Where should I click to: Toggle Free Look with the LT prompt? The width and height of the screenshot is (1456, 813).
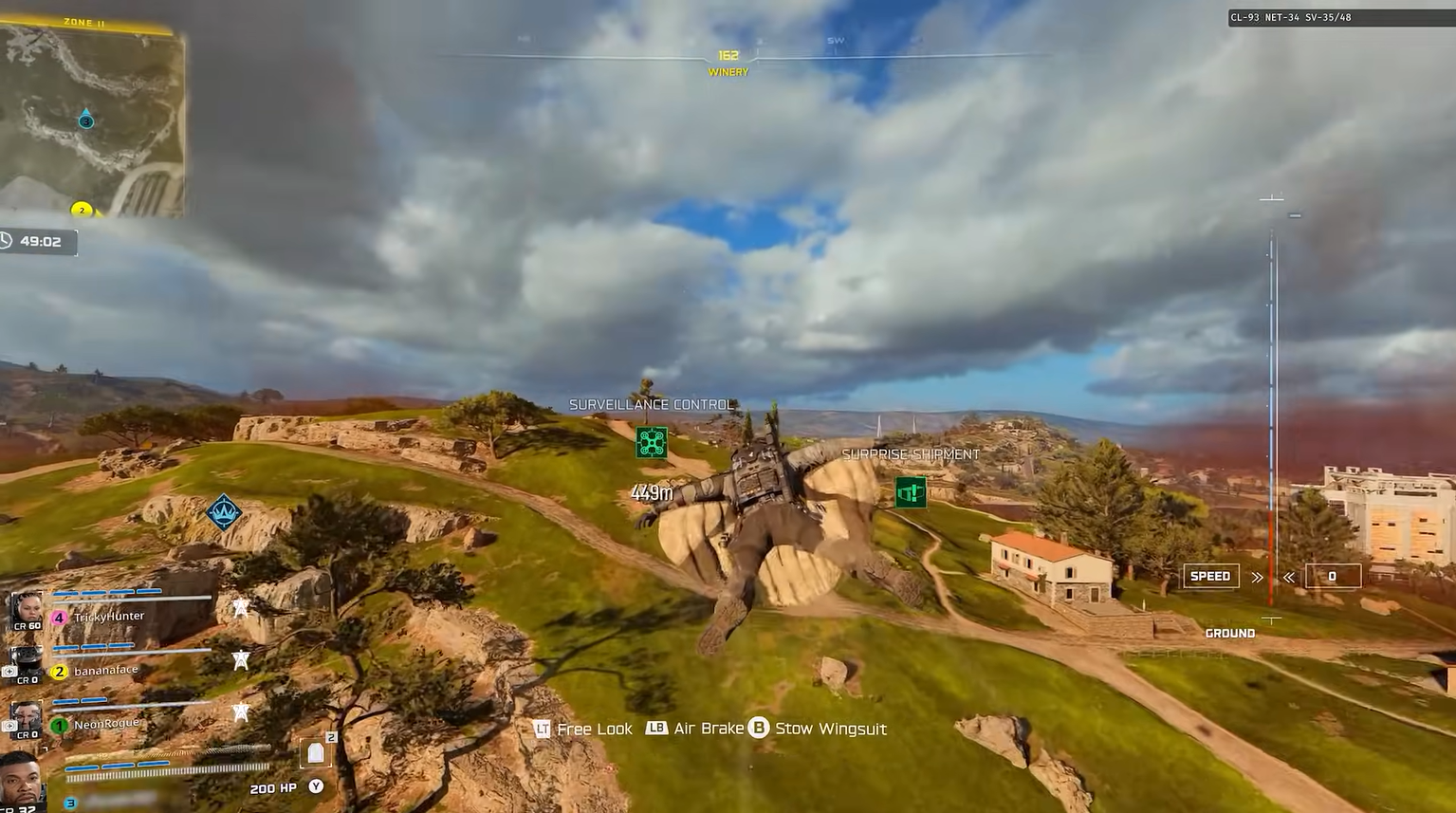(543, 729)
